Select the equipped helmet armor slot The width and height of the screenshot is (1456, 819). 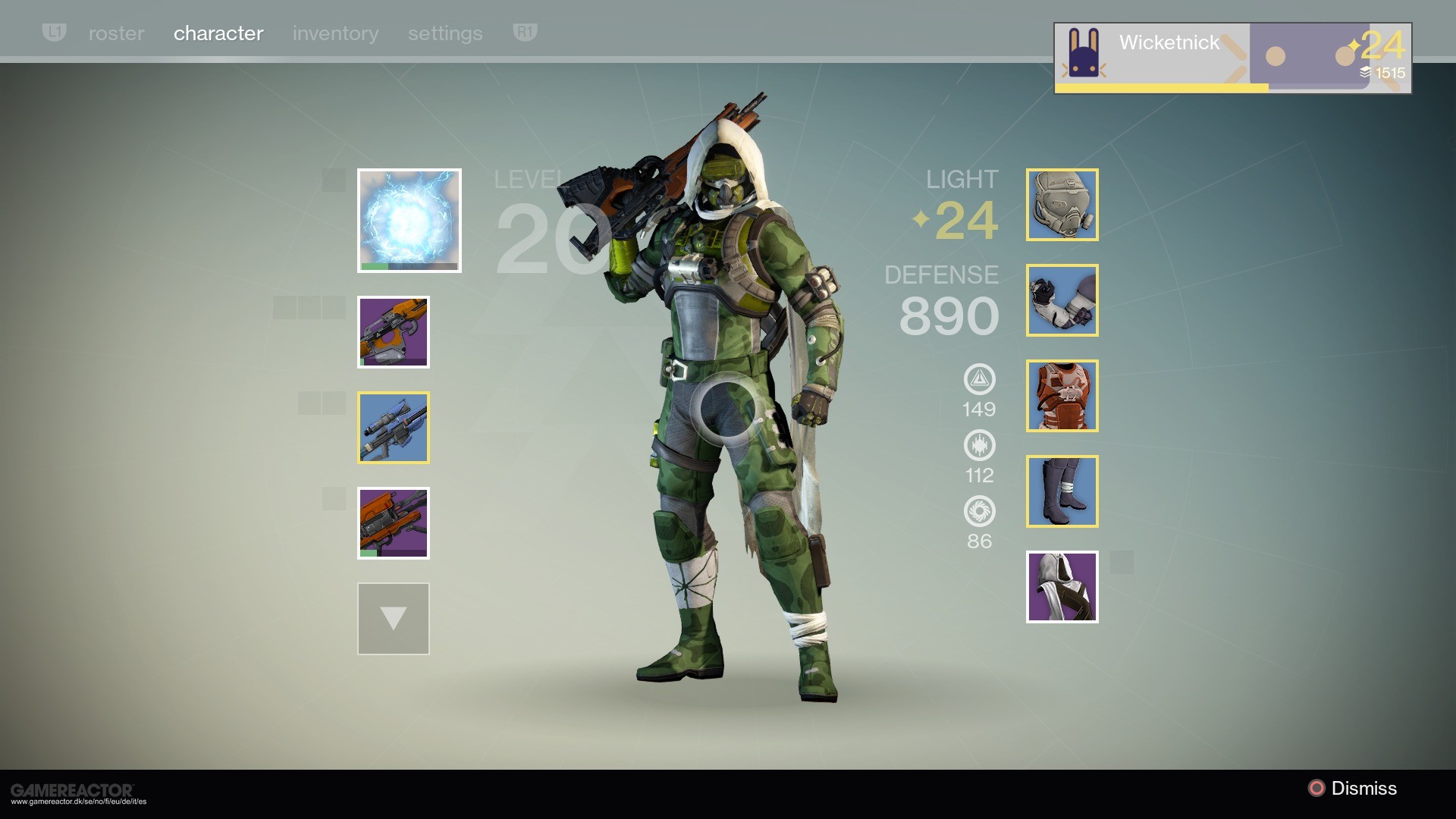click(1062, 204)
